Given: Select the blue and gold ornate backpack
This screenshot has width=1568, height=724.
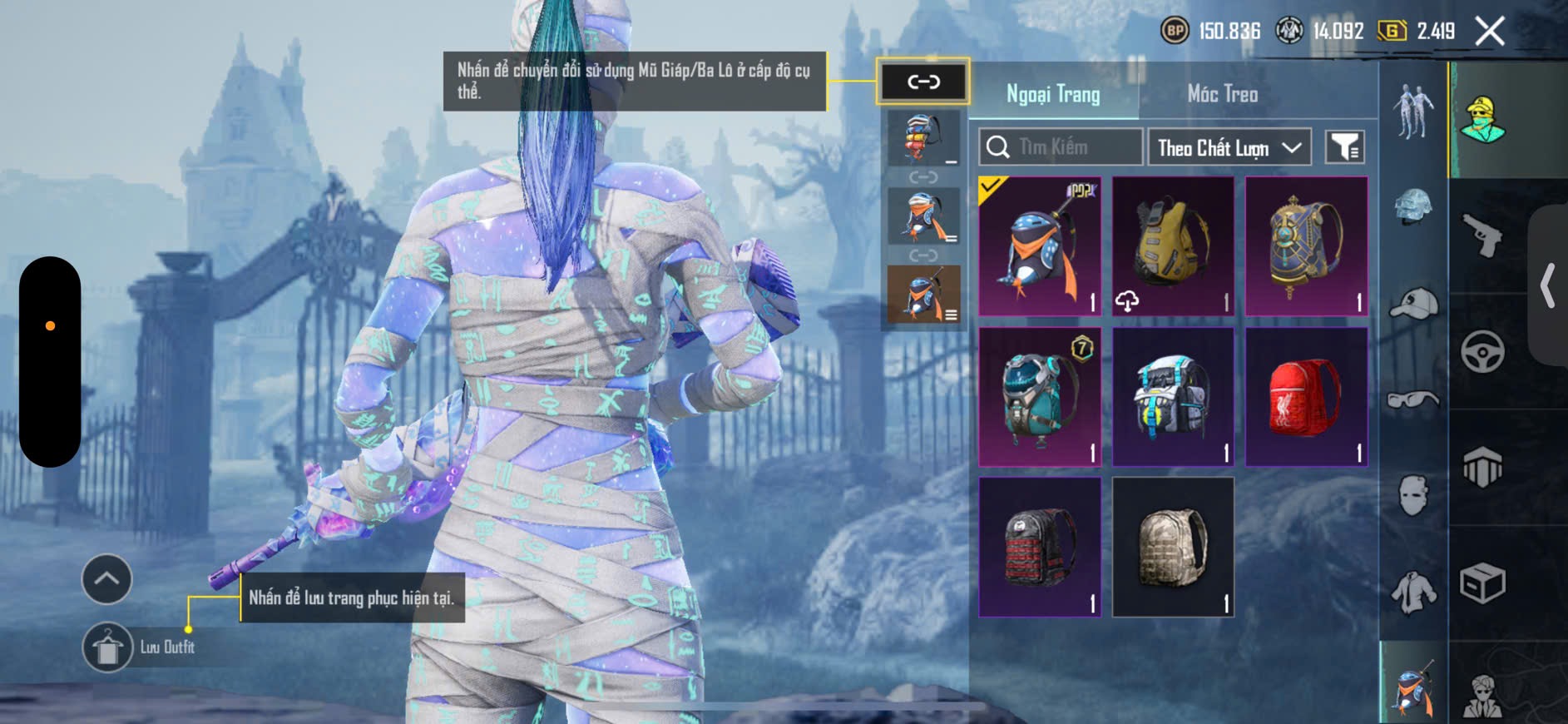Looking at the screenshot, I should (x=1306, y=246).
